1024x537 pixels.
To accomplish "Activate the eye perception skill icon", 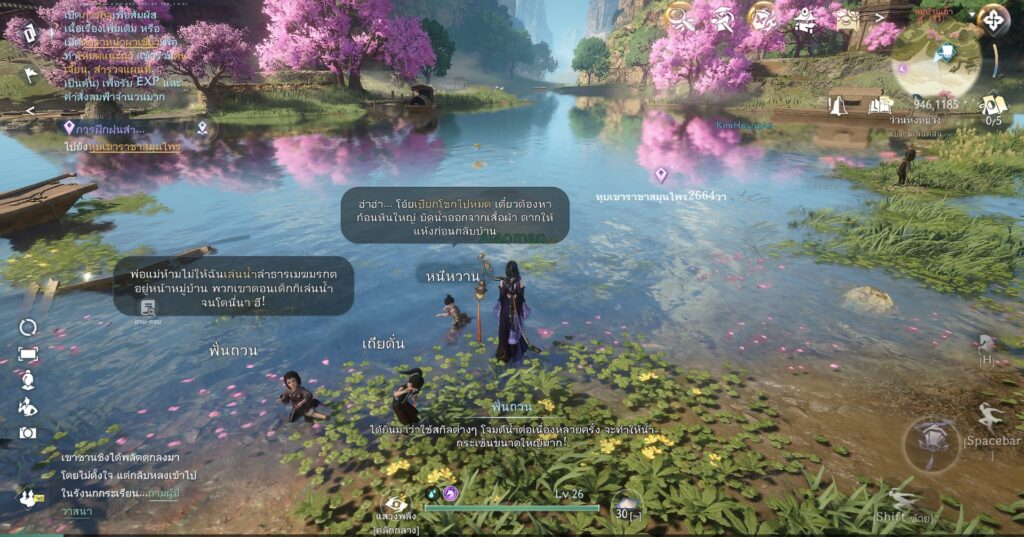I will [396, 505].
